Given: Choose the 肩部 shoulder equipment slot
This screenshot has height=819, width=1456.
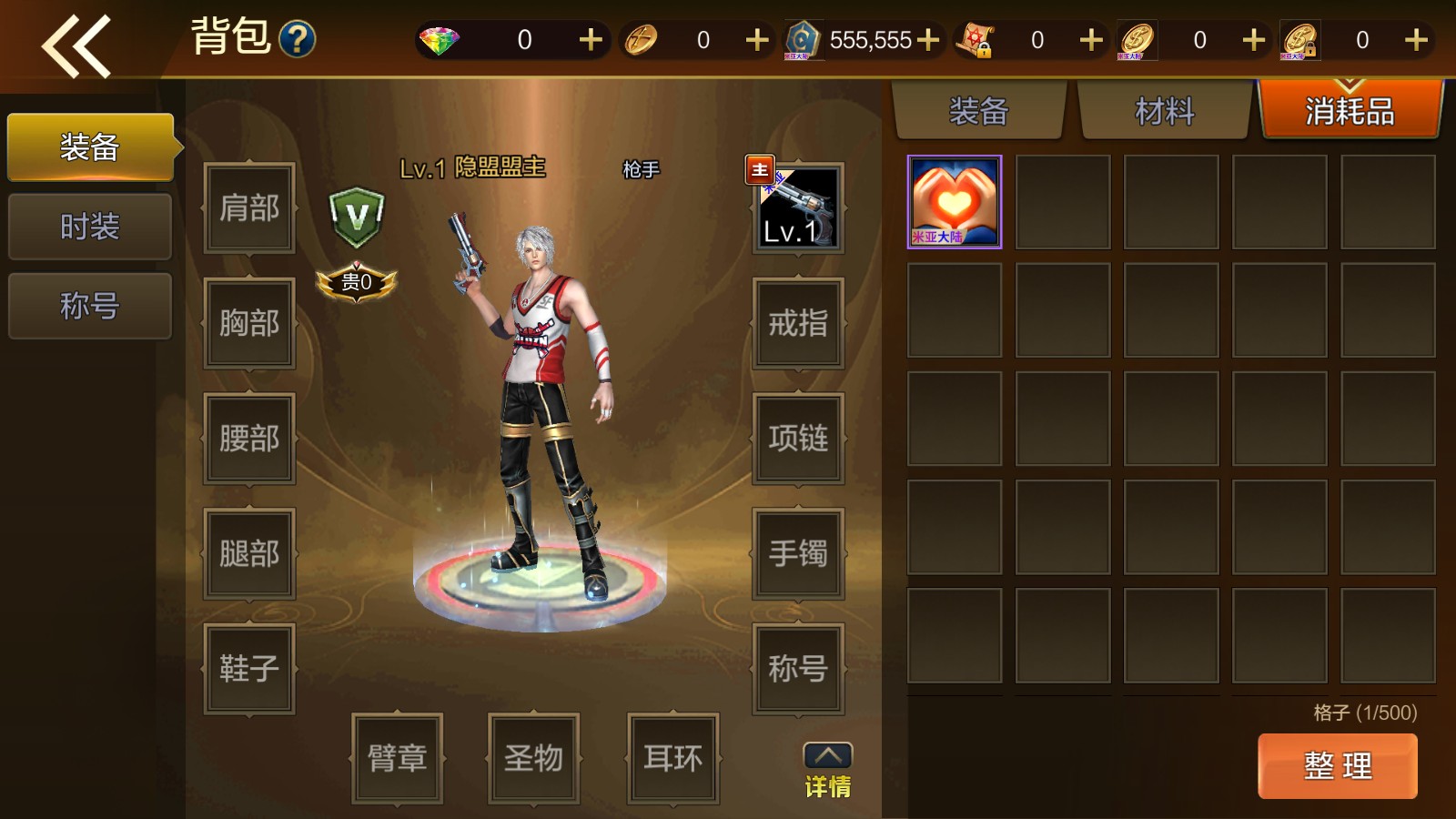Looking at the screenshot, I should [x=249, y=208].
